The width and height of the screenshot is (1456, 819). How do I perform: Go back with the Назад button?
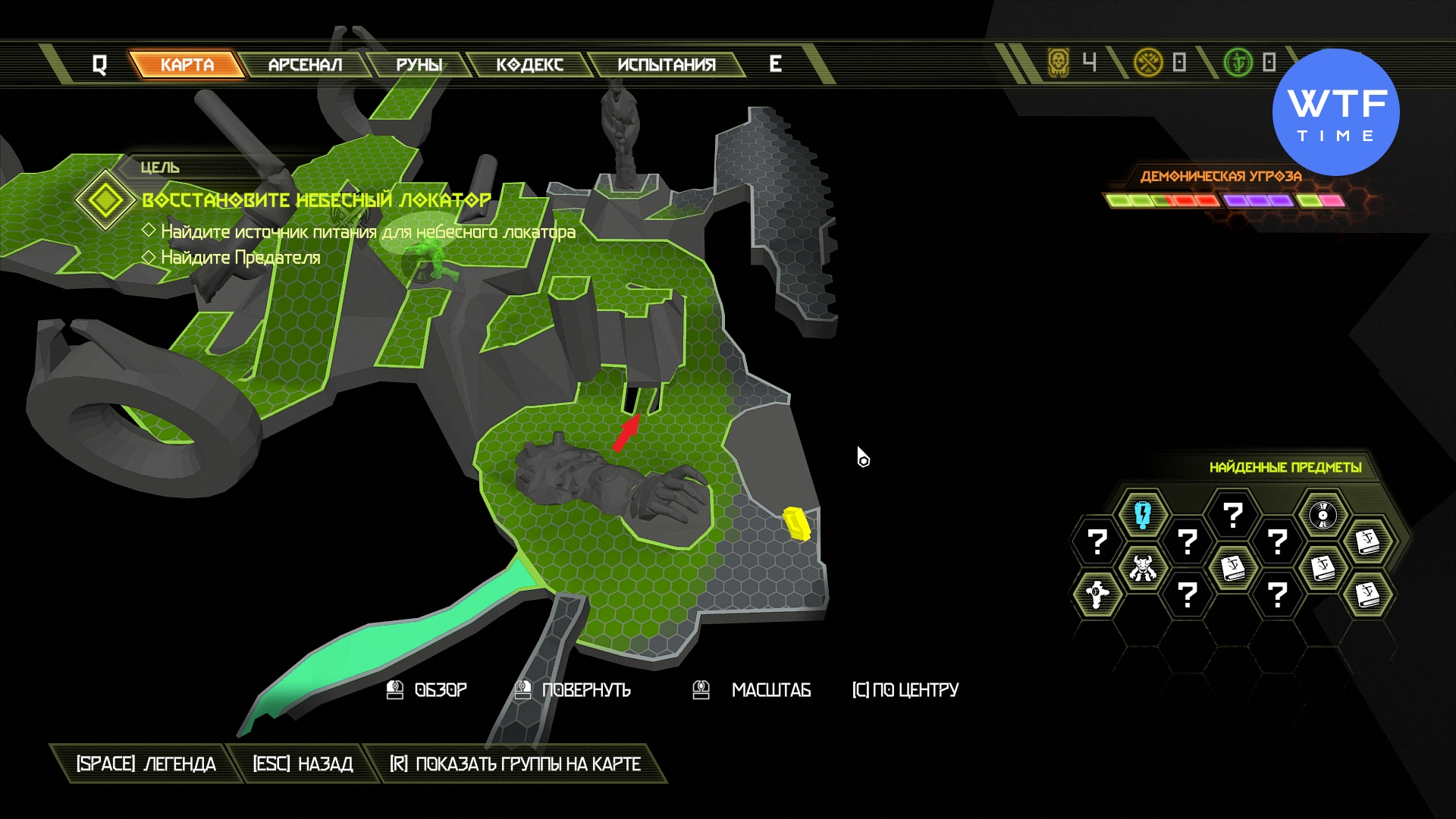point(303,764)
